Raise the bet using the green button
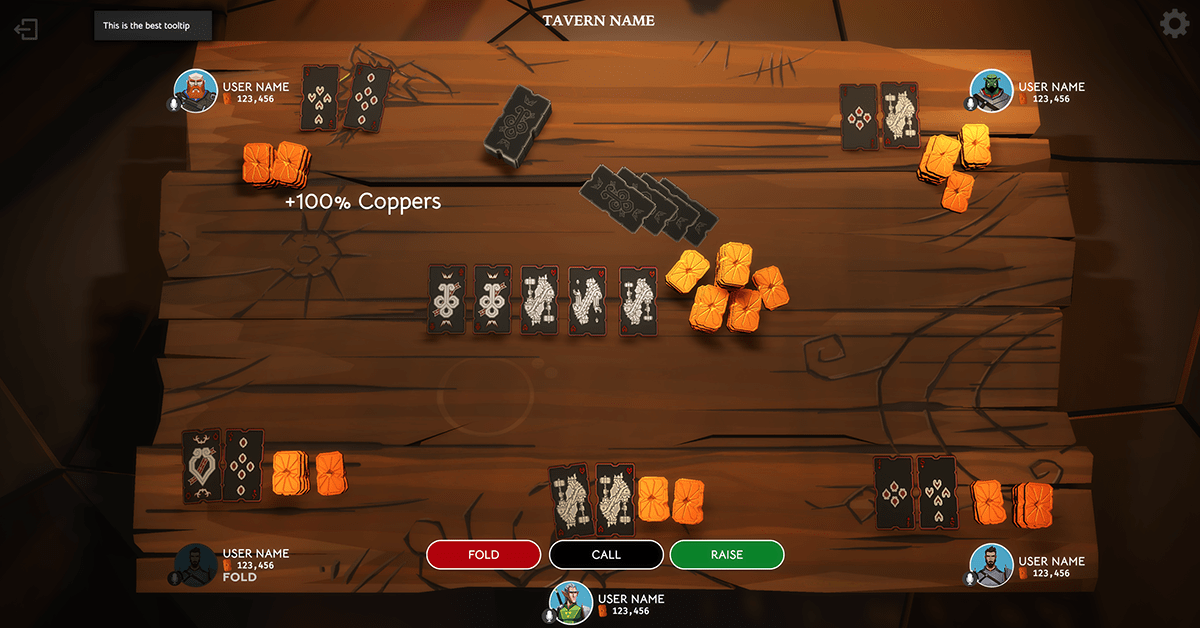Screen dimensions: 1200x628 pos(727,554)
